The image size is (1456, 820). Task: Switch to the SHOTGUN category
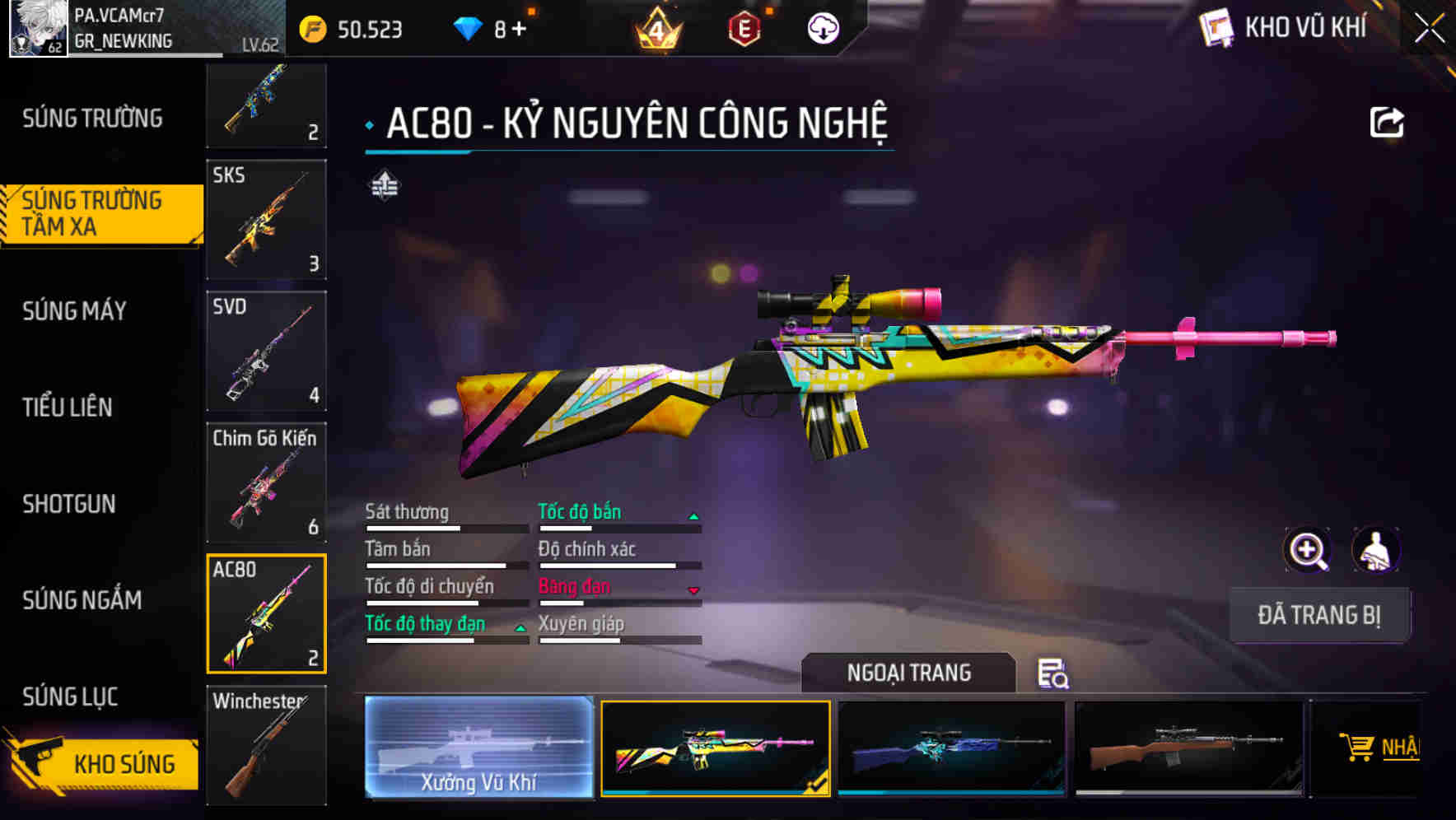(70, 504)
